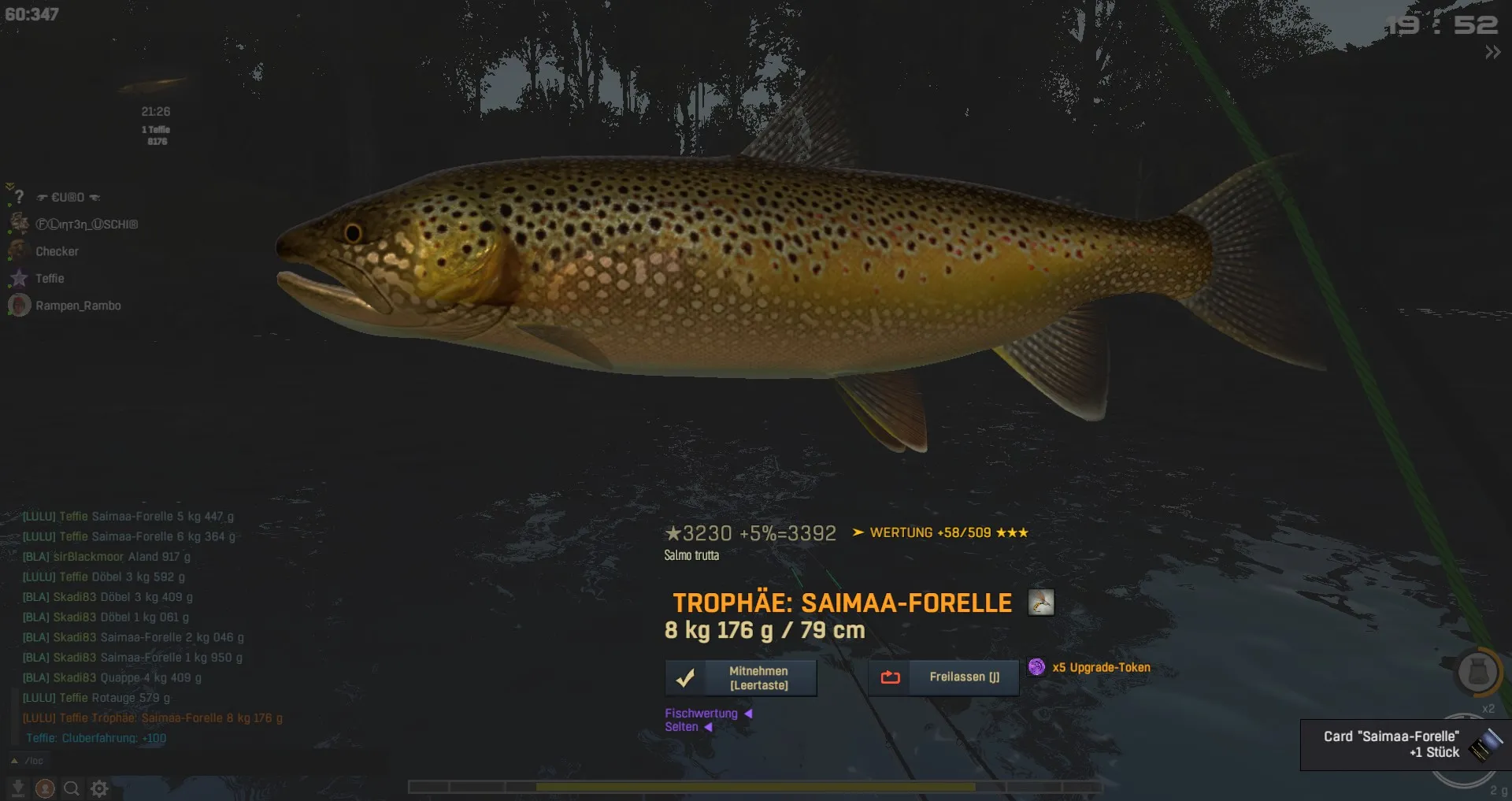This screenshot has width=1512, height=801.
Task: Select player Rampen_Rambo in the player list
Action: pos(77,306)
